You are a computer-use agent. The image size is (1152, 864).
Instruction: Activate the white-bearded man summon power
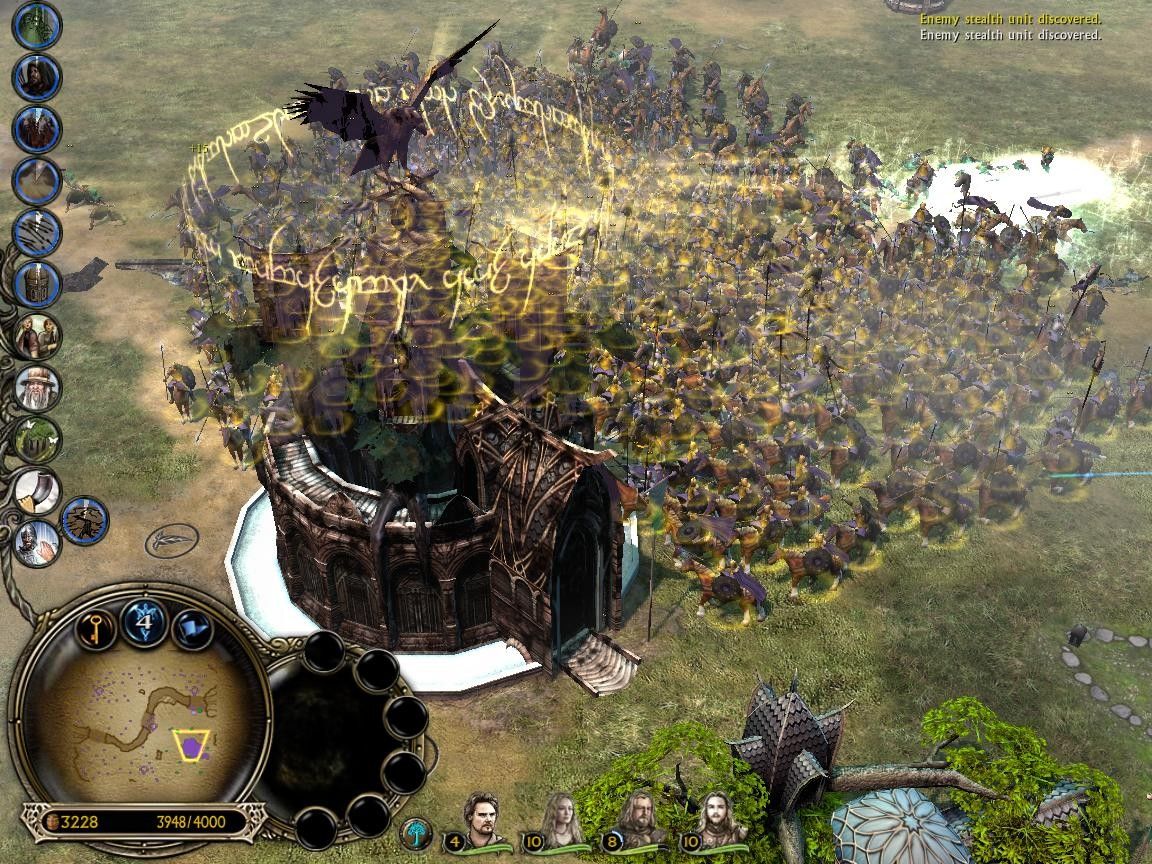[38, 388]
